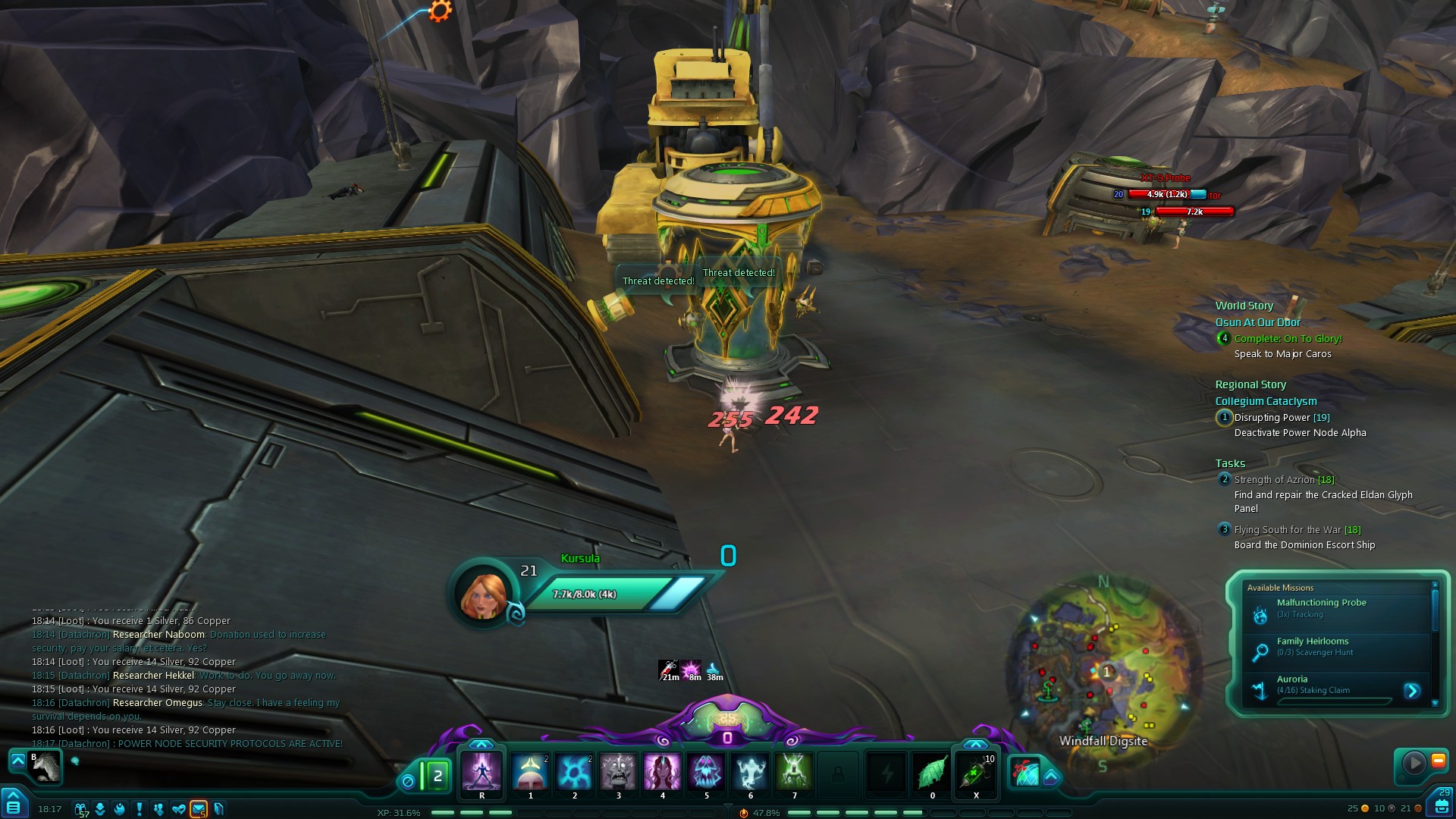This screenshot has width=1456, height=819.
Task: Click the Disrupting Power quest tracker entry
Action: click(x=1281, y=418)
